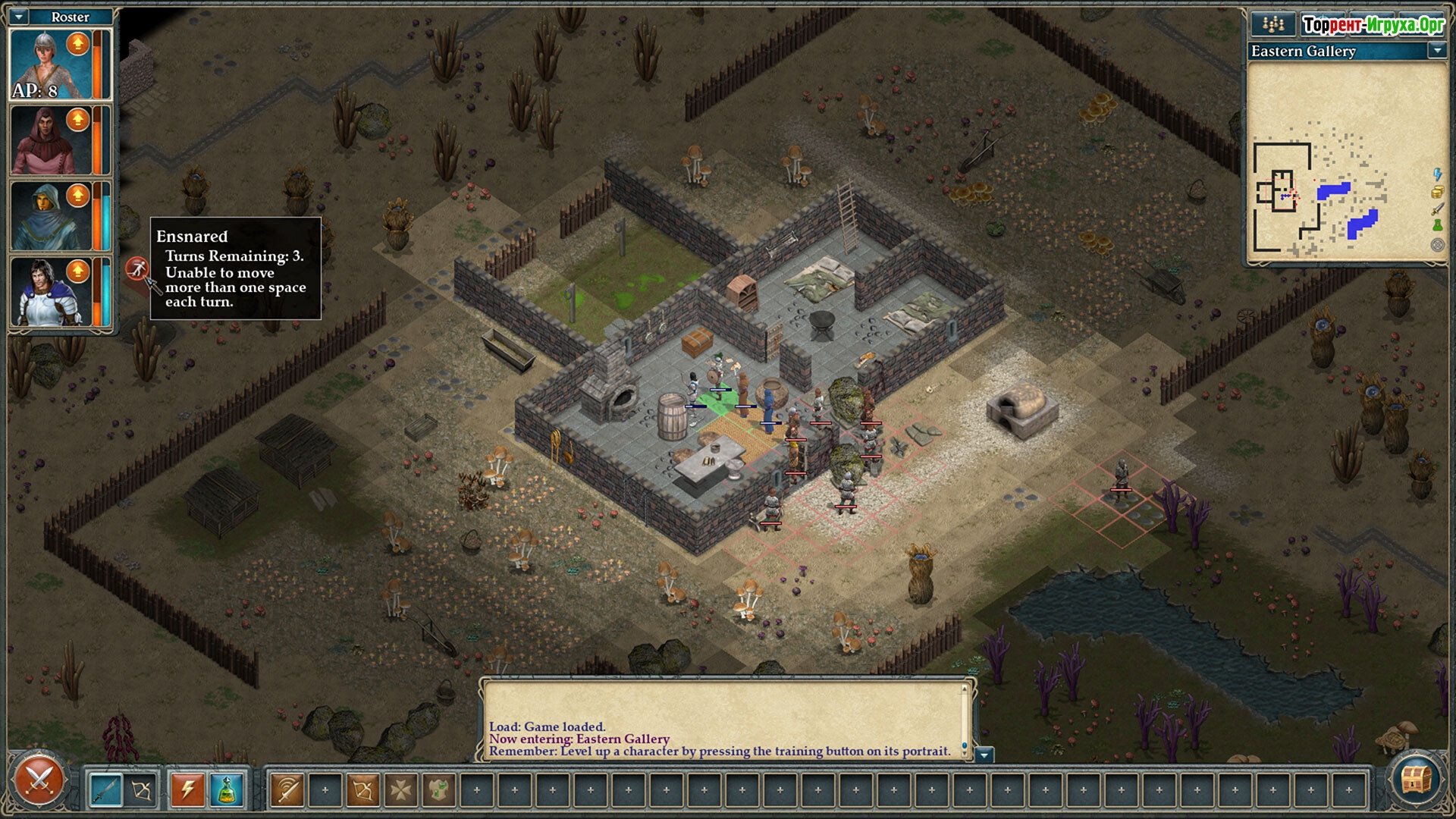Open the party formation pawns button
Screen dimensions: 1456x819
(x=1272, y=24)
